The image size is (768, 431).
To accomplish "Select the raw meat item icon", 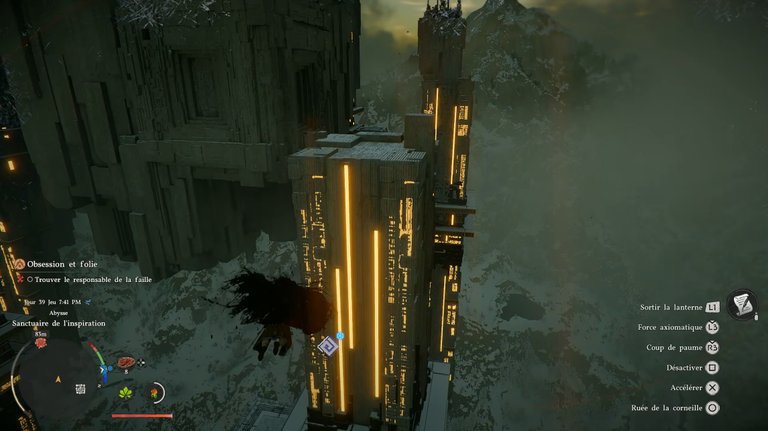I will [x=126, y=362].
